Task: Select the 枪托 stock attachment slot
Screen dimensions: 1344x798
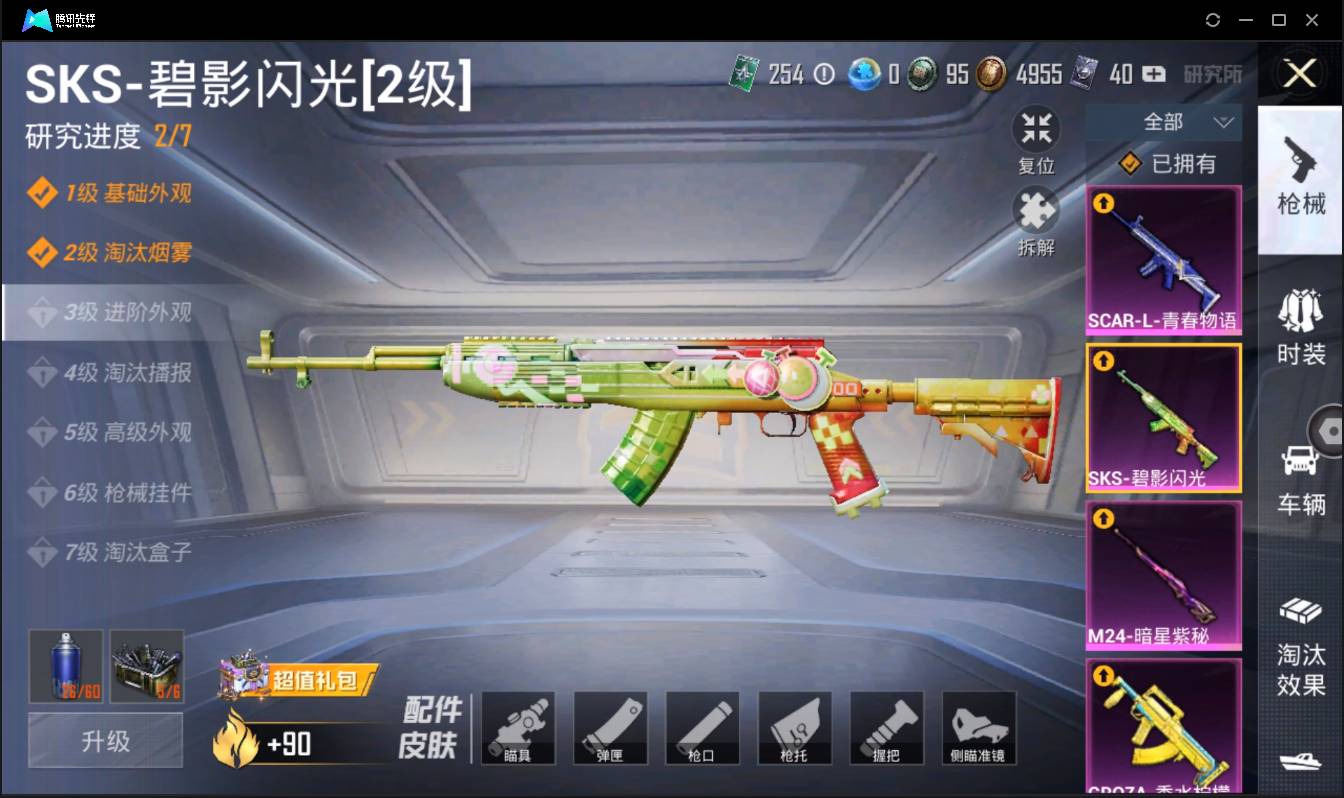Action: [794, 728]
